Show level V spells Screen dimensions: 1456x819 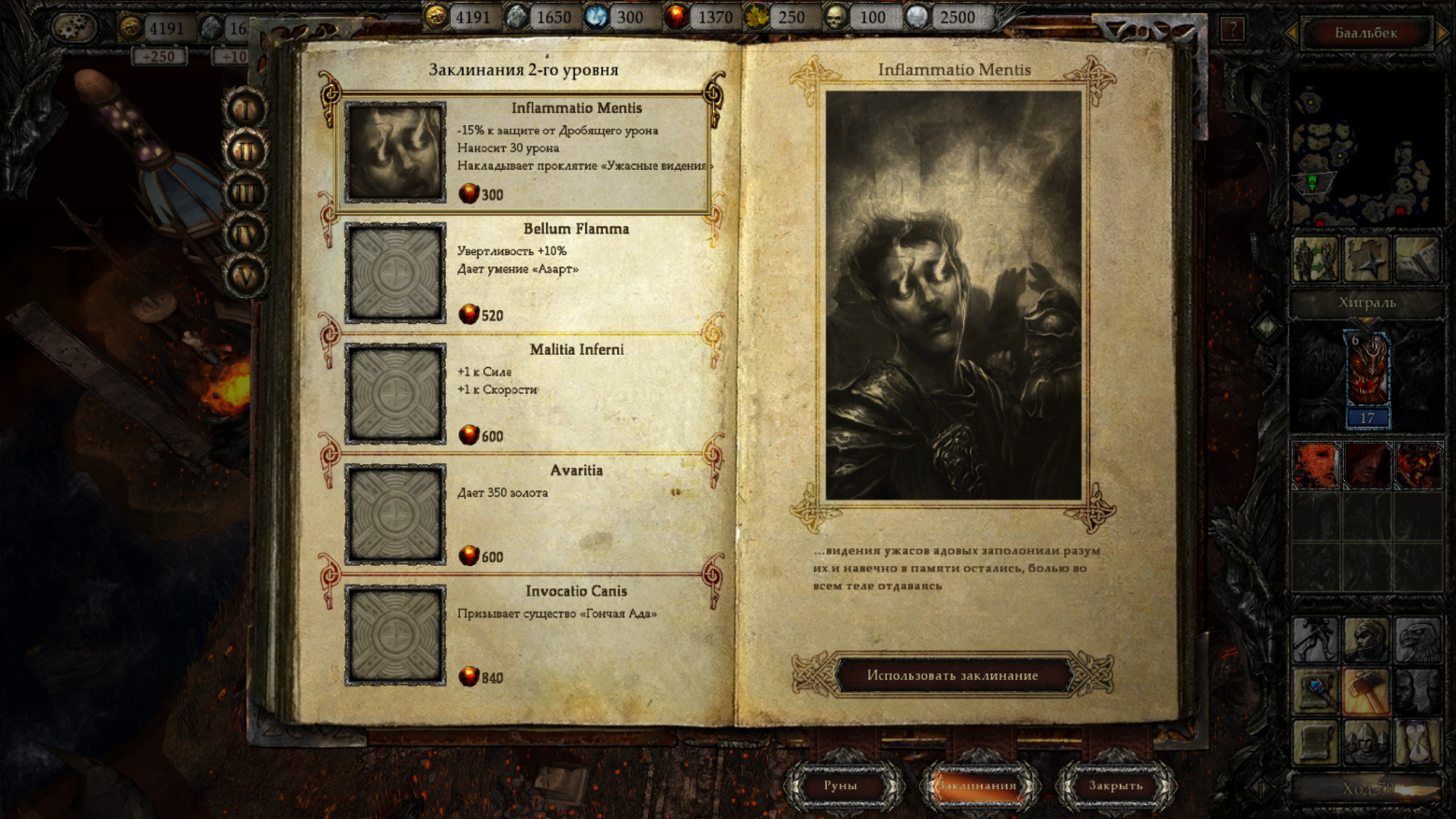tap(245, 276)
